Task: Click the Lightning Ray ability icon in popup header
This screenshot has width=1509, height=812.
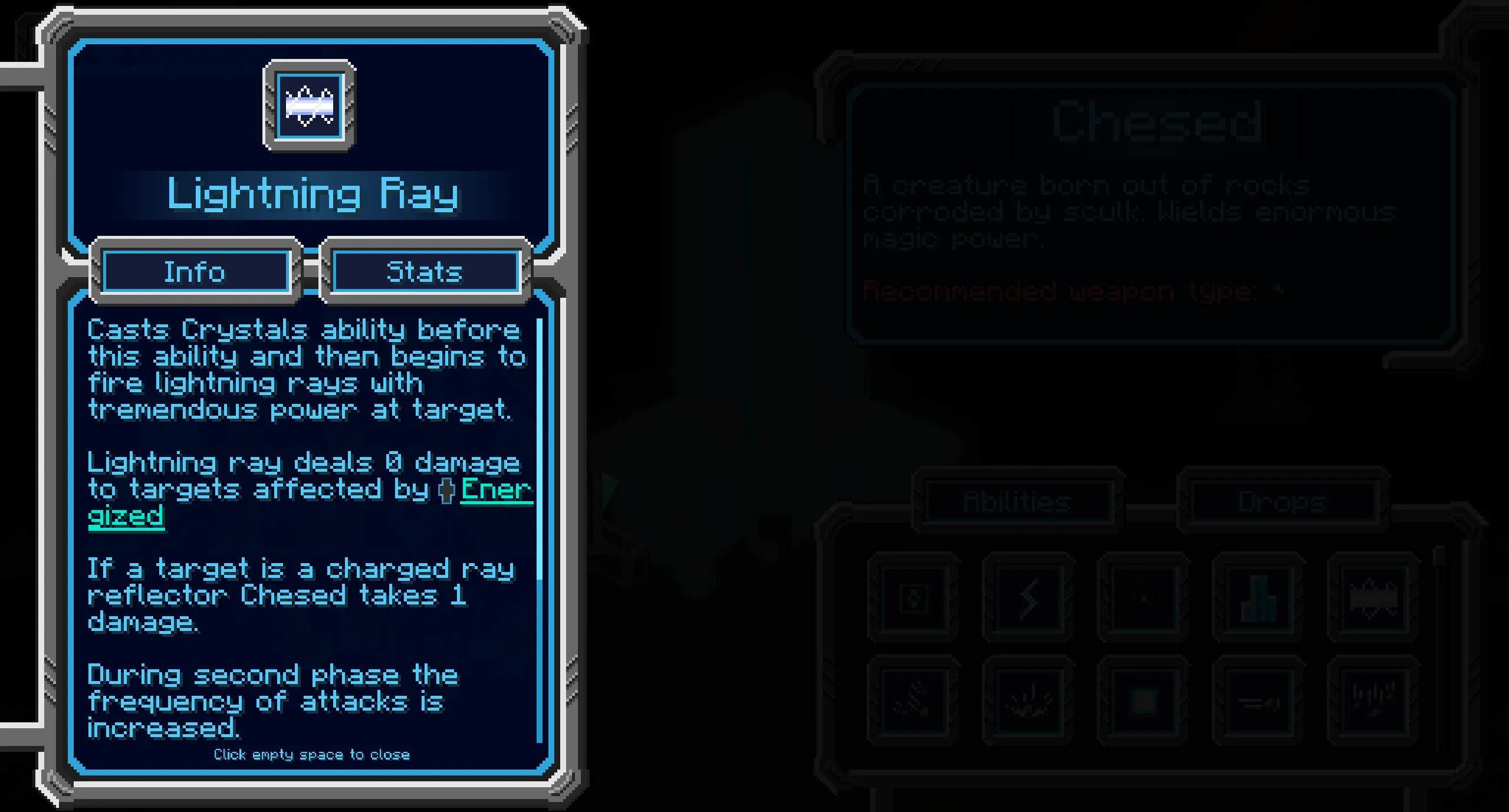Action: [x=310, y=106]
